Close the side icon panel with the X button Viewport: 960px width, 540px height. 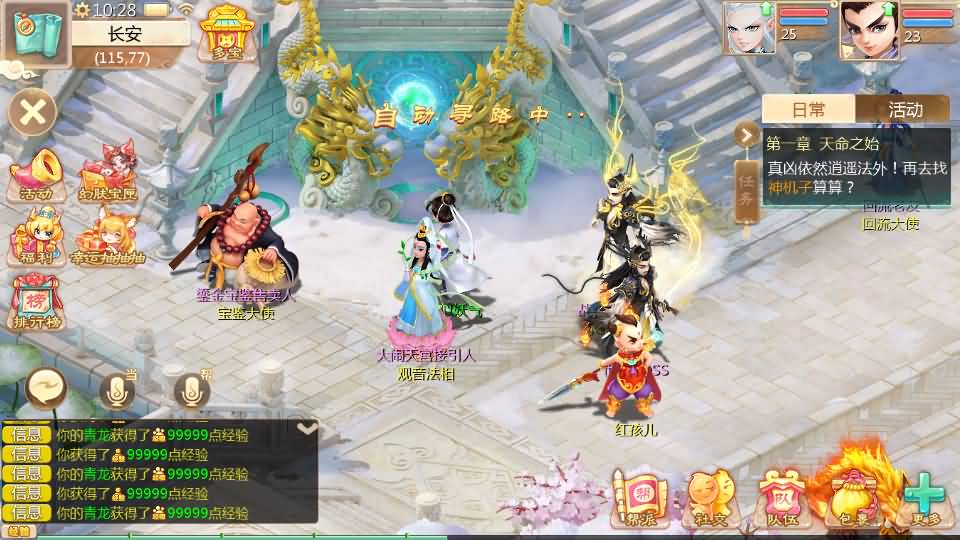pyautogui.click(x=33, y=111)
